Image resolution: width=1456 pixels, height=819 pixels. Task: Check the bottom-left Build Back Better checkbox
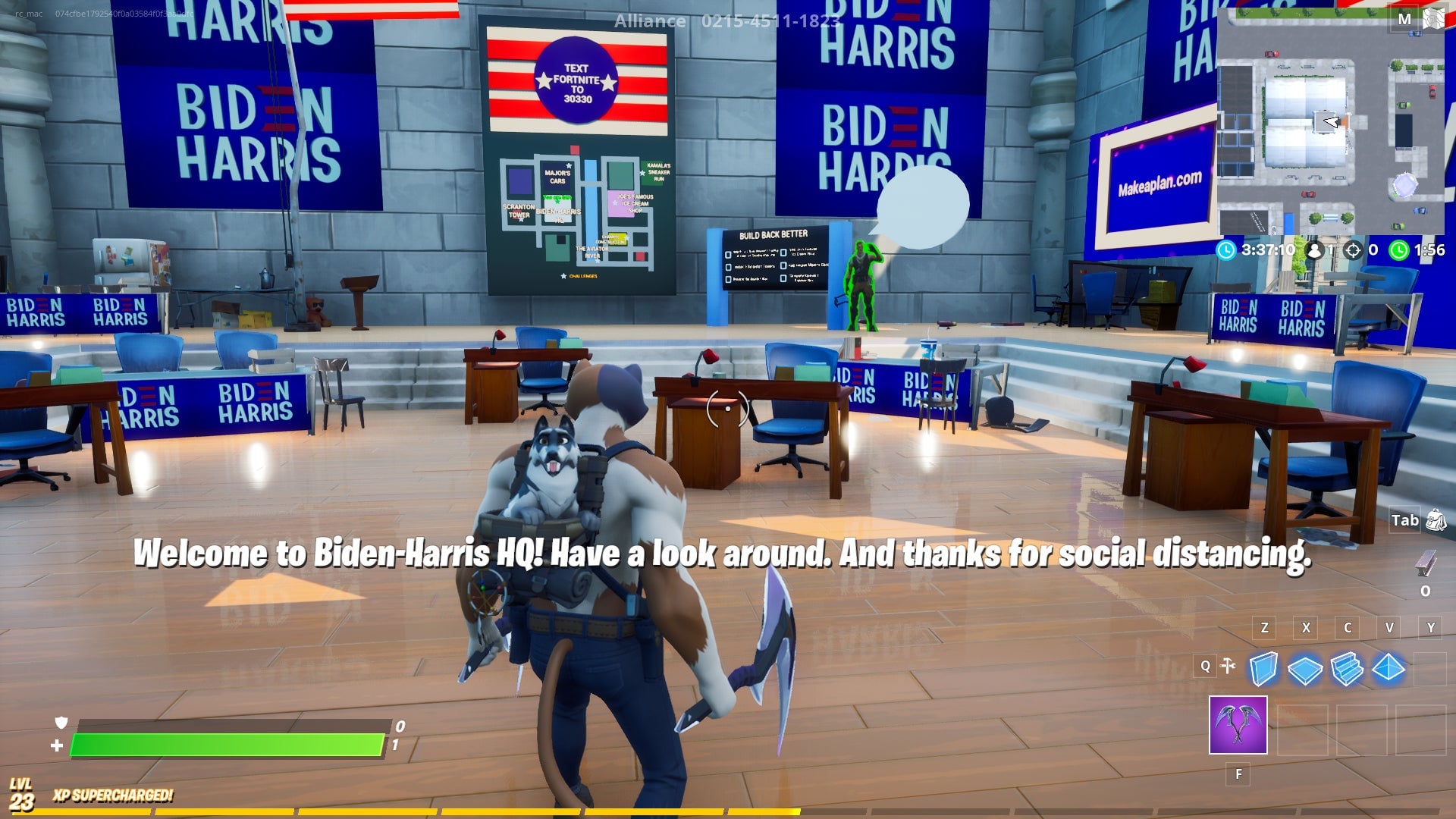click(x=729, y=280)
